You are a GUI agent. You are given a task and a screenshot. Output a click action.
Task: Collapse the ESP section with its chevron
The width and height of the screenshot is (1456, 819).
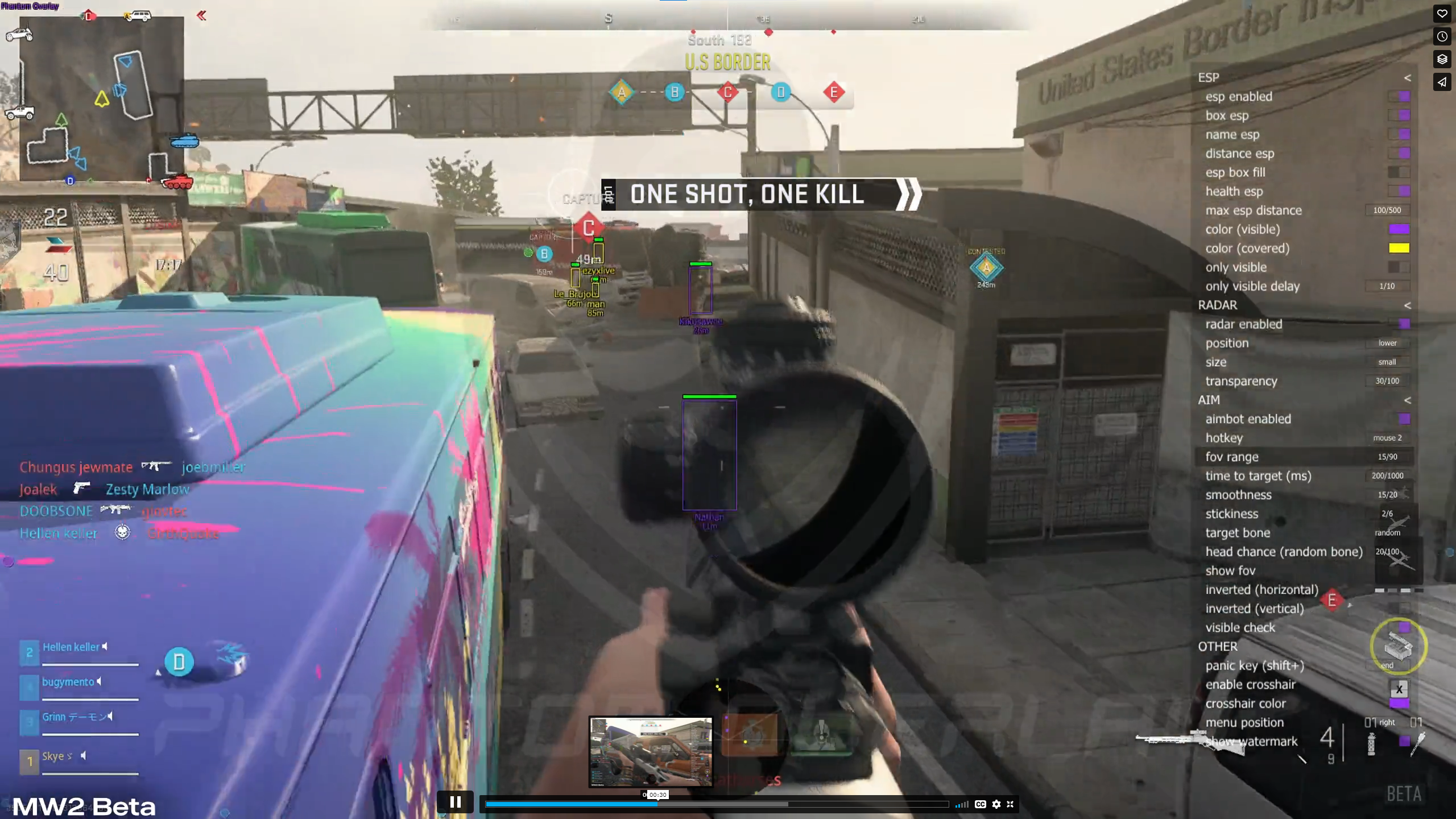[x=1407, y=77]
